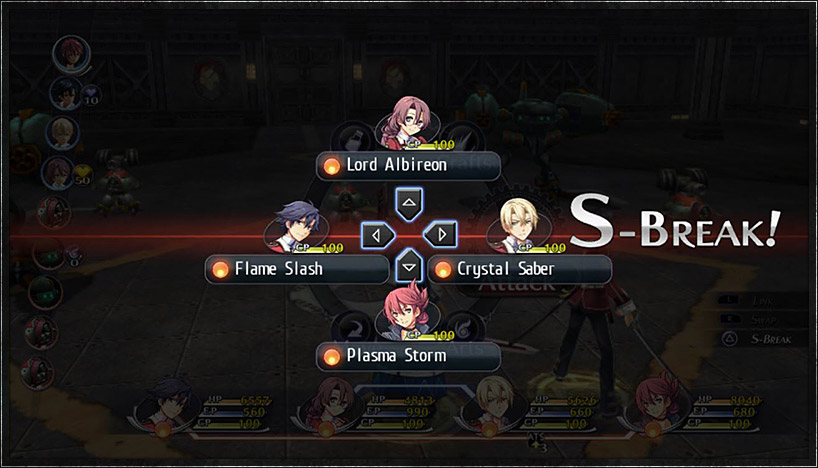Choose the Flame Slash S-Break
818x468 pixels.
297,269
